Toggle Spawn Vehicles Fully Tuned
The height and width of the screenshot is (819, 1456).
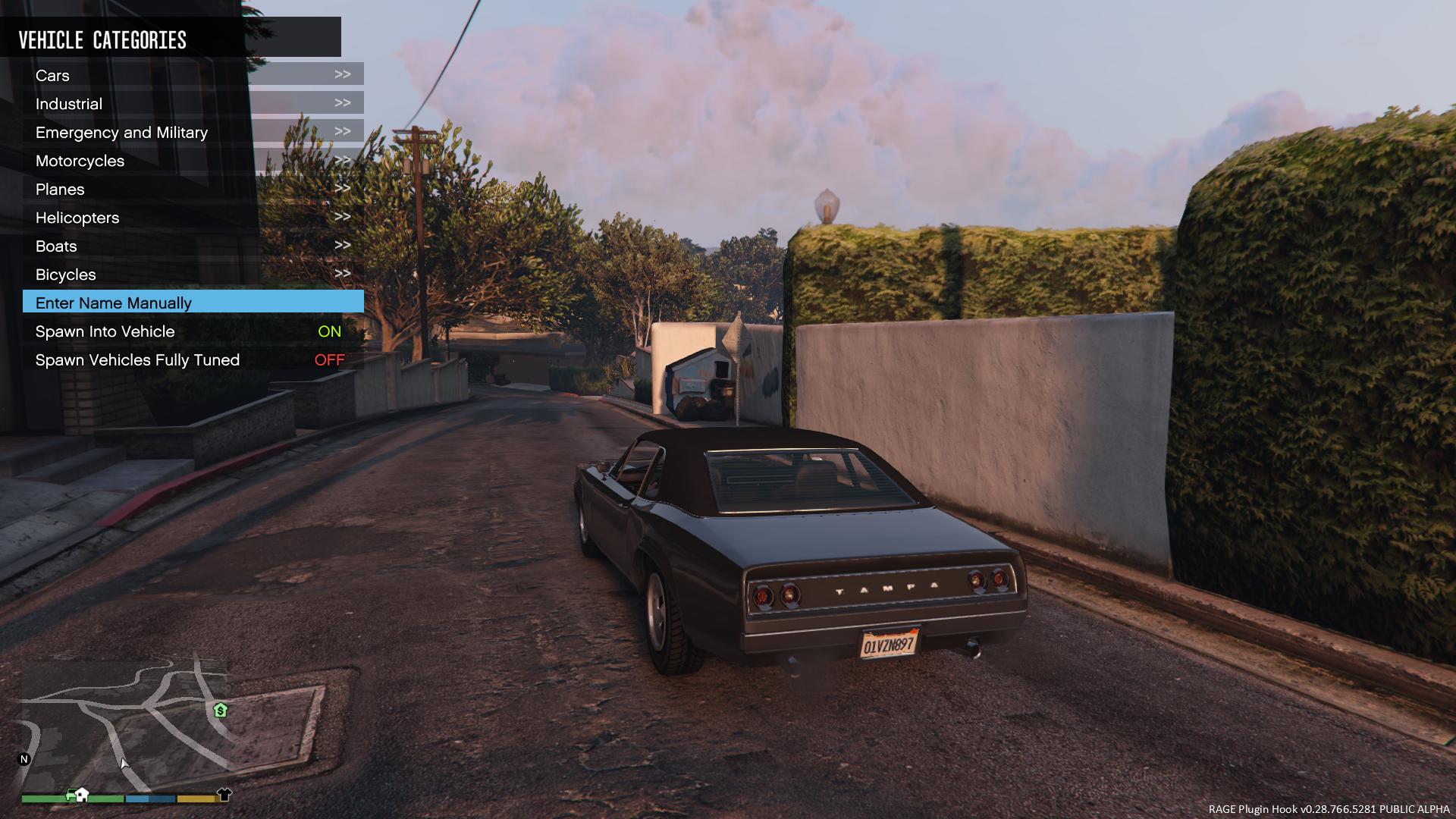tap(193, 360)
